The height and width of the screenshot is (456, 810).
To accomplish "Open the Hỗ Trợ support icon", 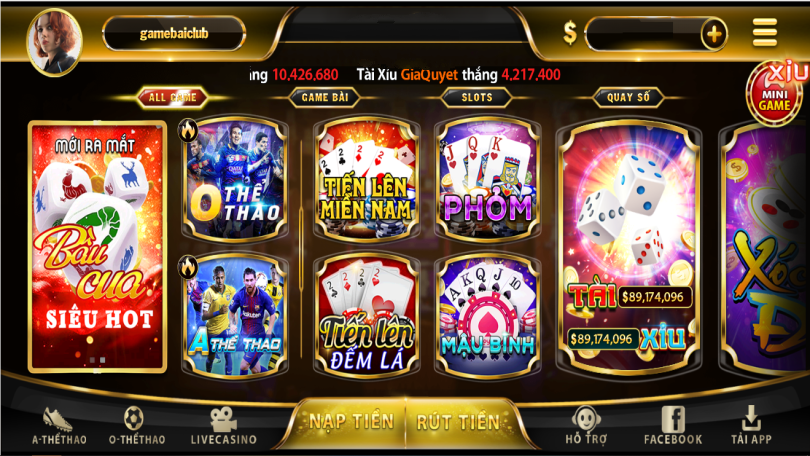I will 587,426.
